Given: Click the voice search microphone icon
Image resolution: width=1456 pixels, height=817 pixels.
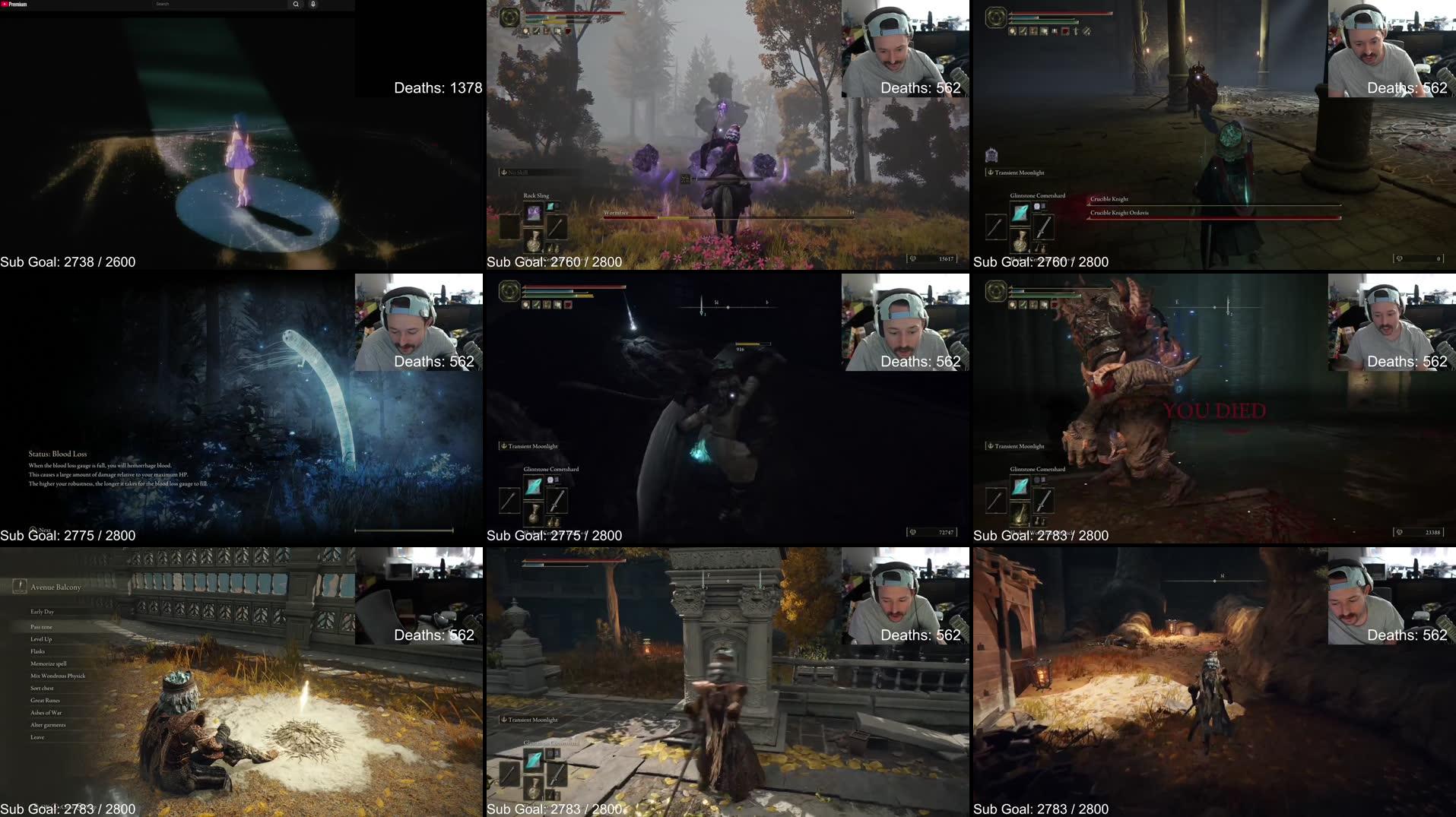Looking at the screenshot, I should pyautogui.click(x=312, y=4).
